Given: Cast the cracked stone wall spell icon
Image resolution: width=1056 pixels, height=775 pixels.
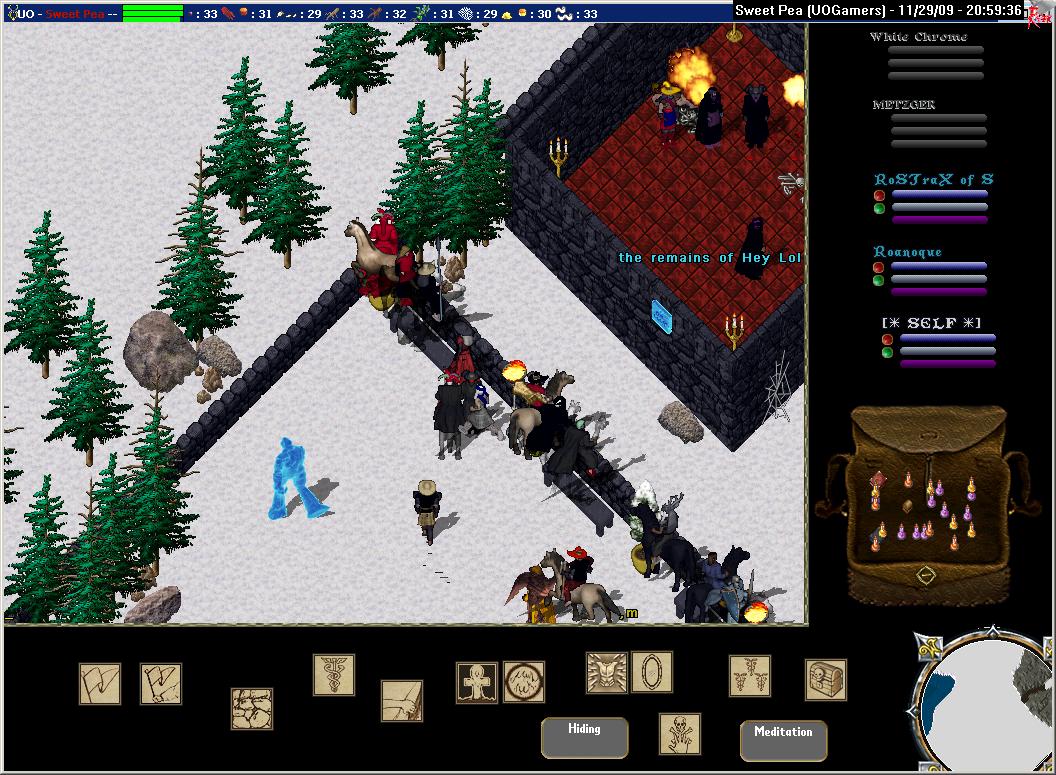Looking at the screenshot, I should point(251,708).
